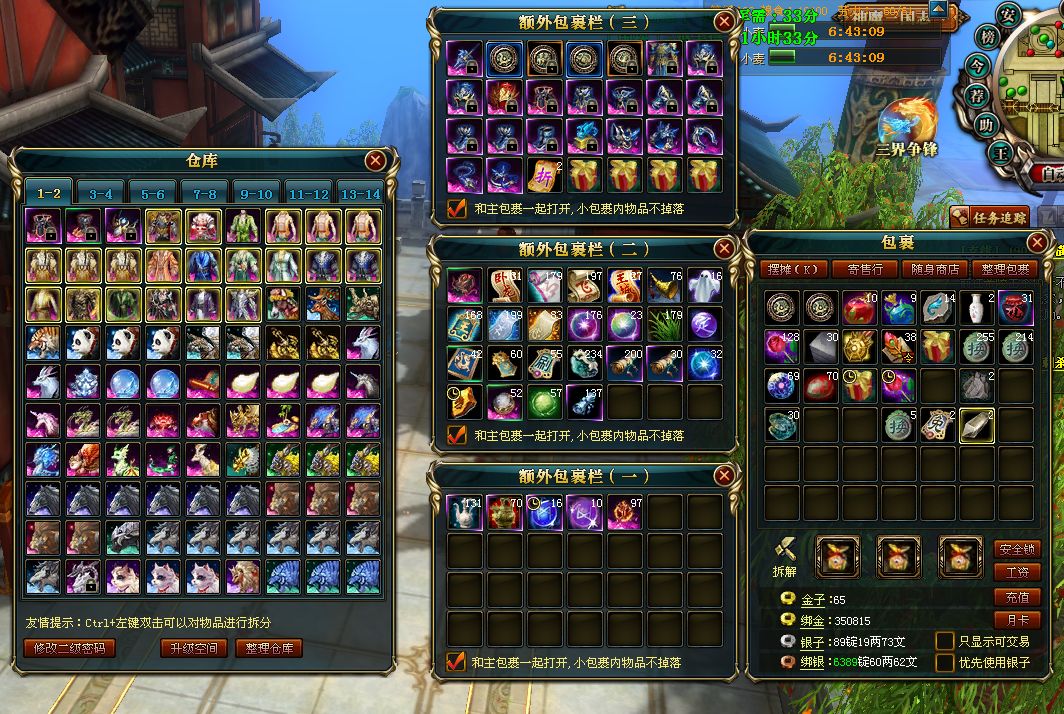1064x714 pixels.
Task: Close the 仓库 warehouse window
Action: tap(376, 160)
